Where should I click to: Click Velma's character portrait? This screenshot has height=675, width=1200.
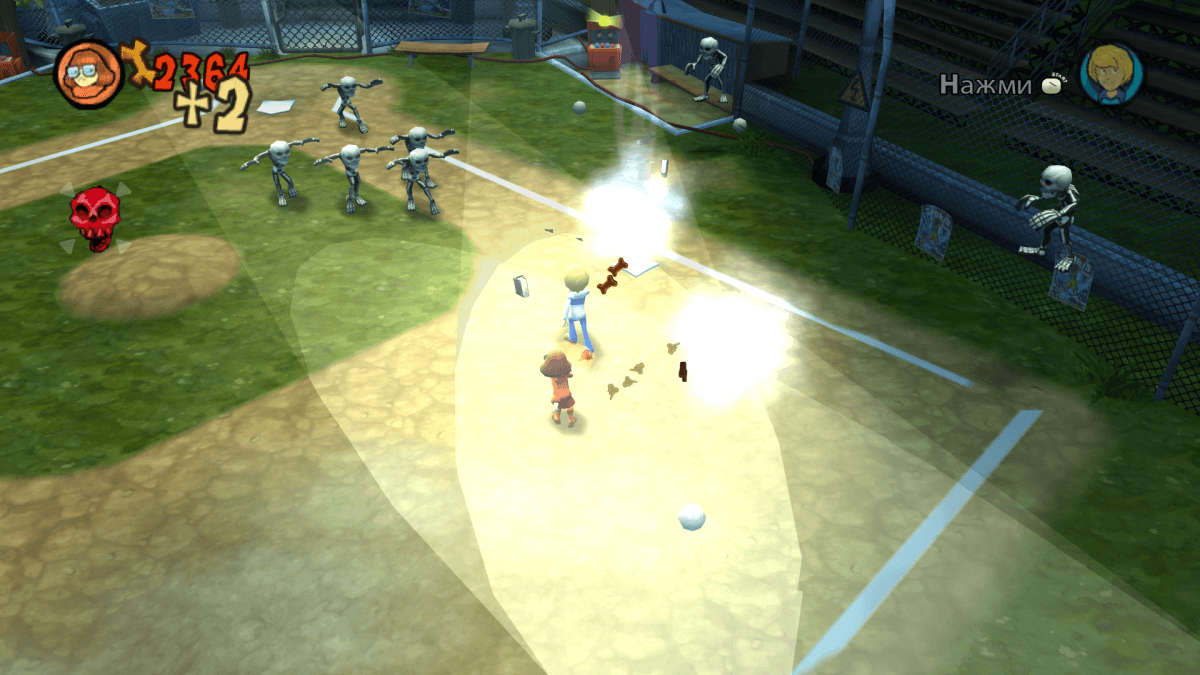click(88, 73)
